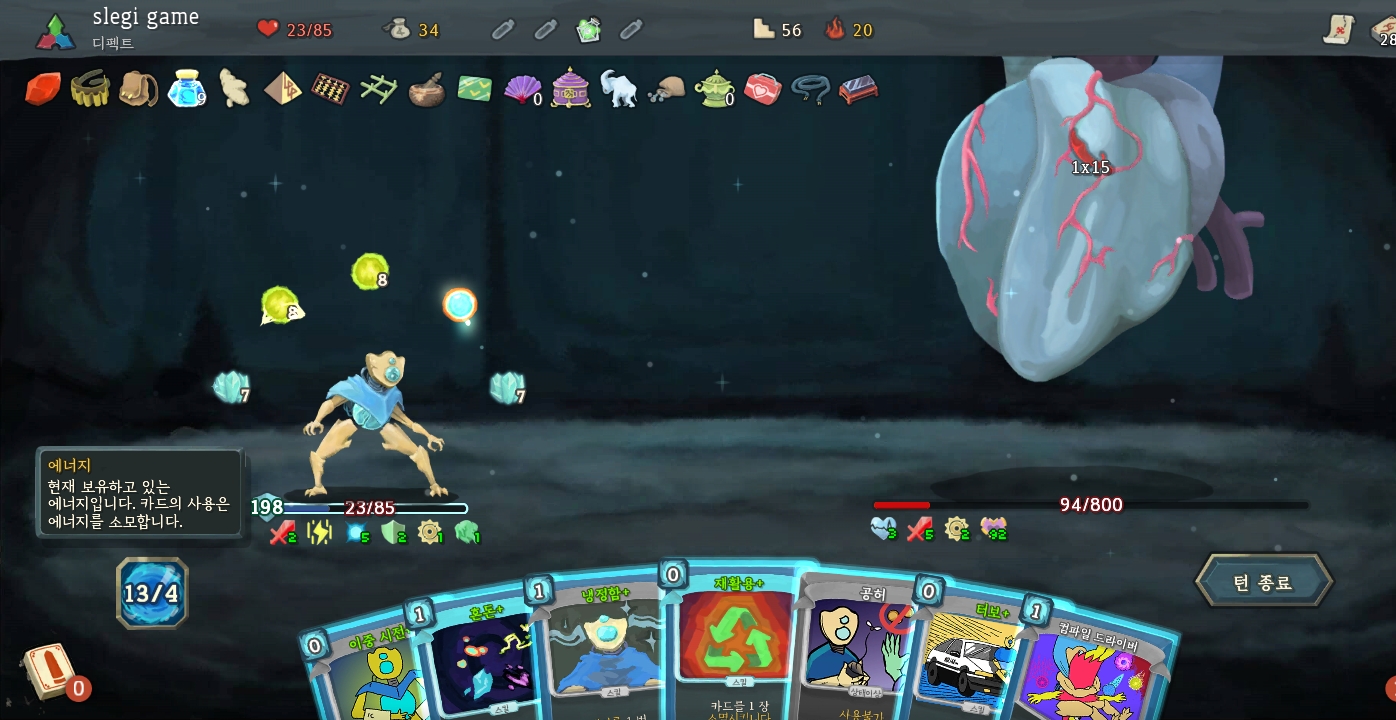Inspect the pyramid relic
Image resolution: width=1396 pixels, height=720 pixels.
pos(282,89)
